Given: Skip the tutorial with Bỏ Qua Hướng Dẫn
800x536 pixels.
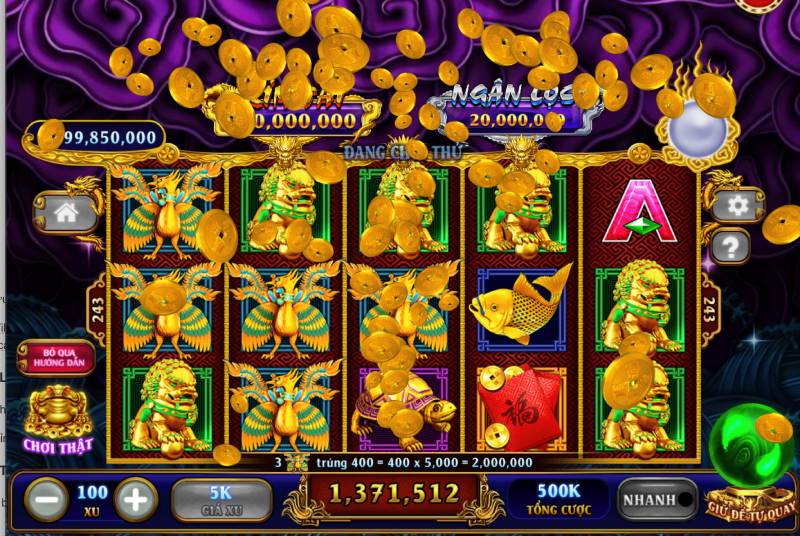Looking at the screenshot, I should [56, 358].
